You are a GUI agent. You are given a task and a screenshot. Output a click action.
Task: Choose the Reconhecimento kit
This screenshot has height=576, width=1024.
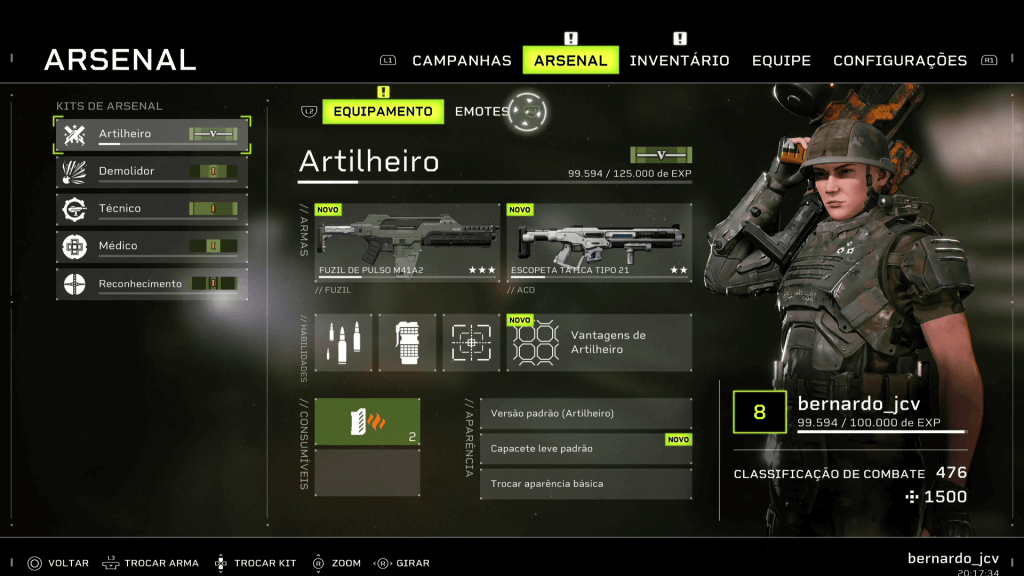coord(152,284)
